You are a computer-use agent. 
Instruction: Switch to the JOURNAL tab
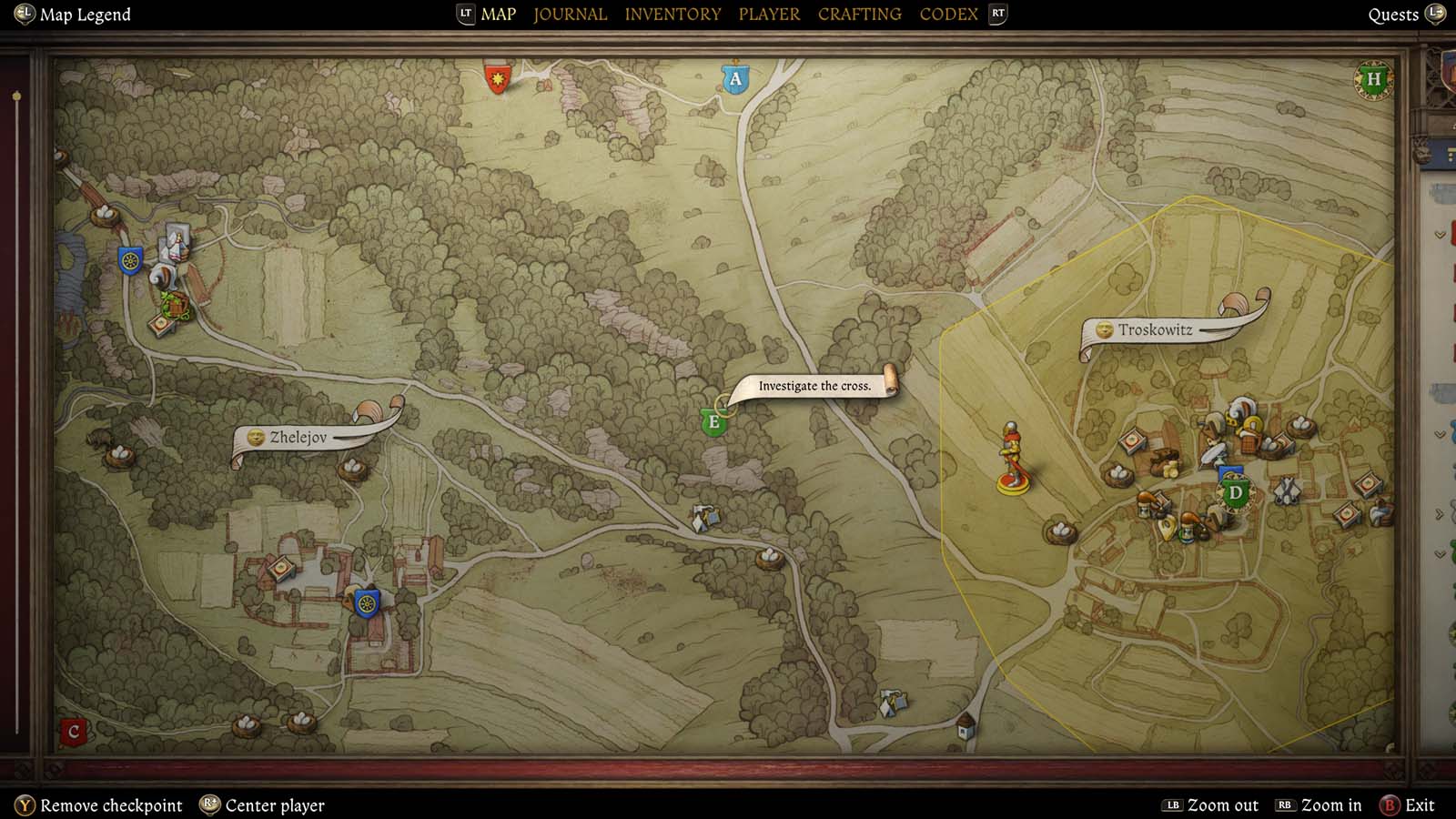point(570,14)
